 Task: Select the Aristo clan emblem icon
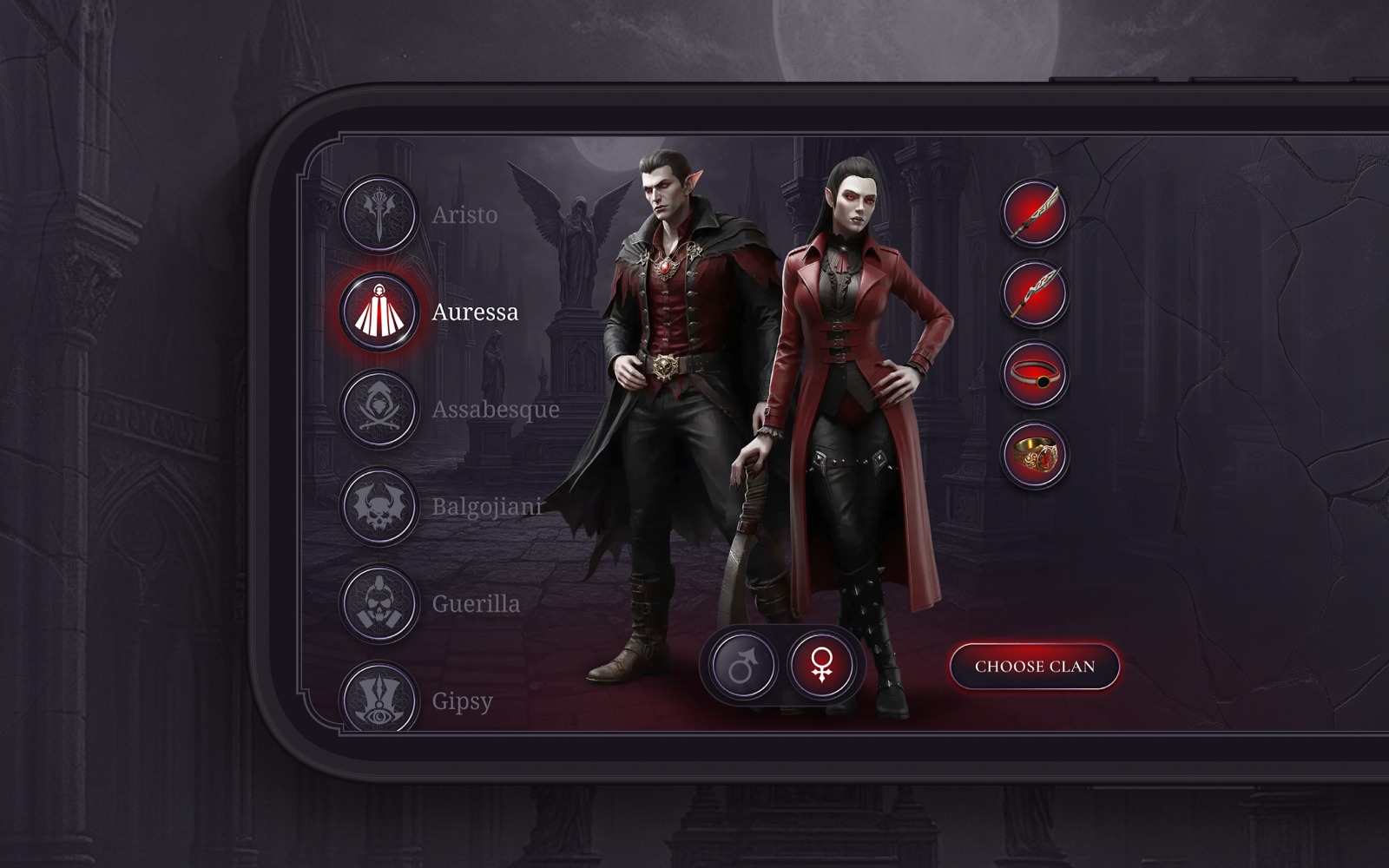pos(380,215)
